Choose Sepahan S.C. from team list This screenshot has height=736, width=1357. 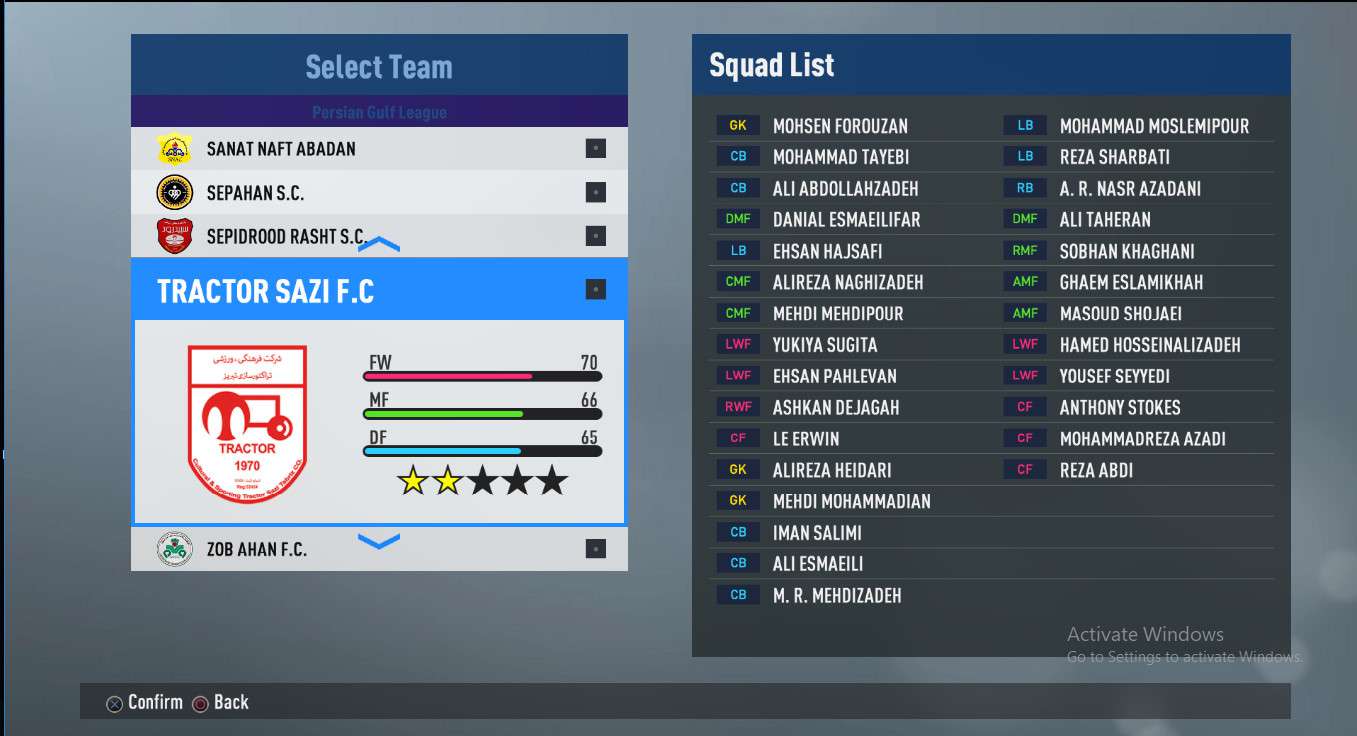coord(255,193)
